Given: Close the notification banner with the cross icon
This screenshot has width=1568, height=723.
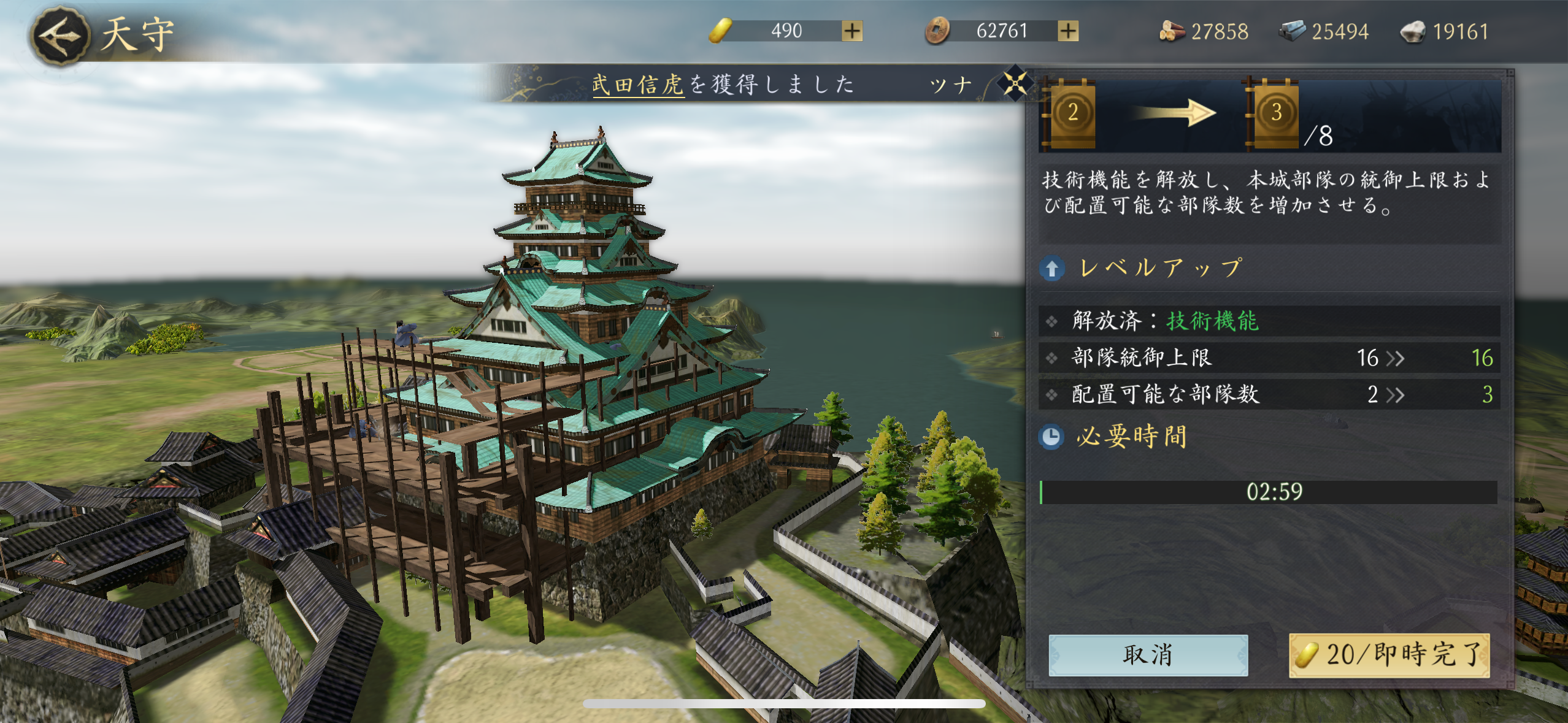Looking at the screenshot, I should (x=1015, y=83).
